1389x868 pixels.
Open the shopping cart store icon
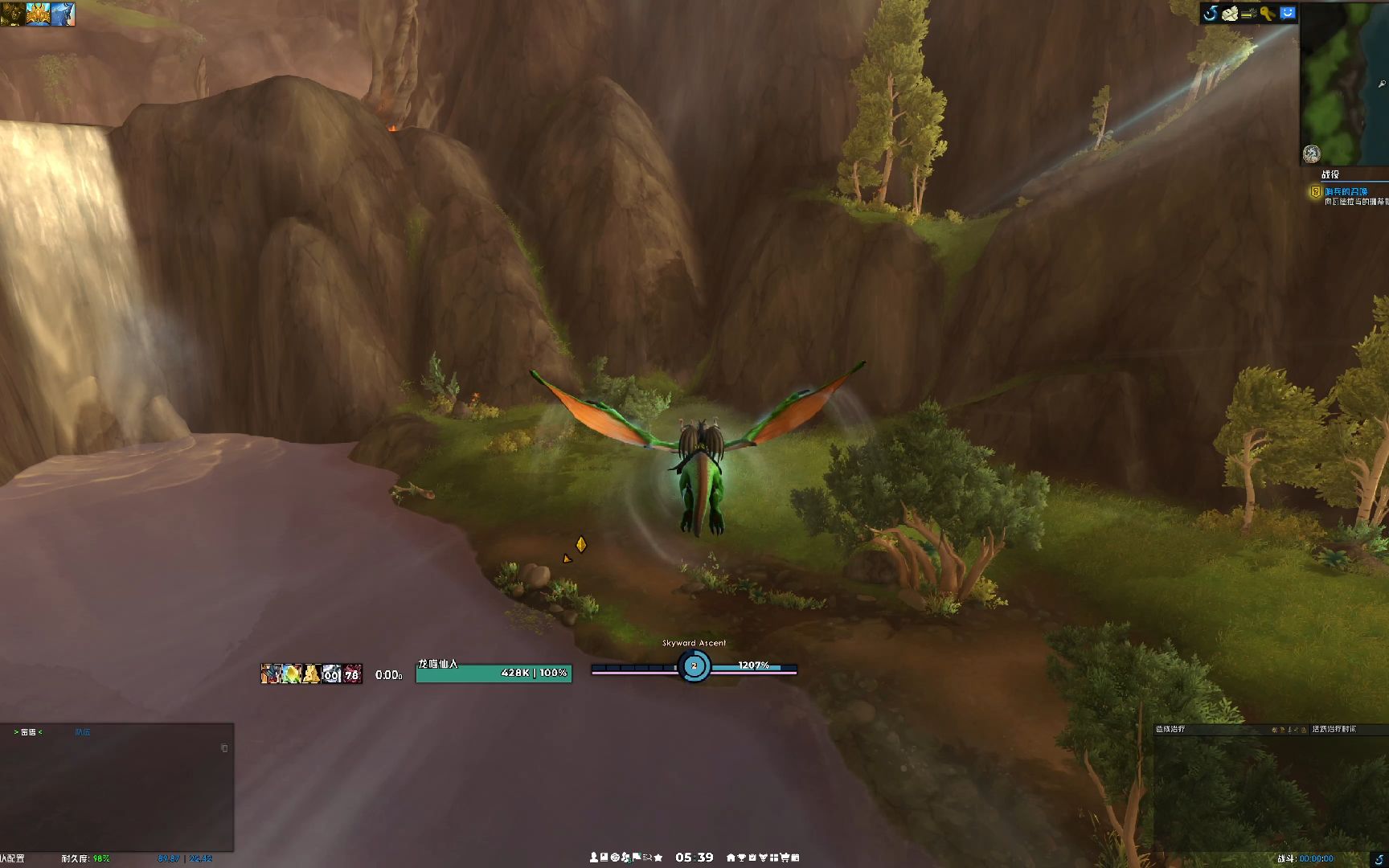pyautogui.click(x=785, y=858)
